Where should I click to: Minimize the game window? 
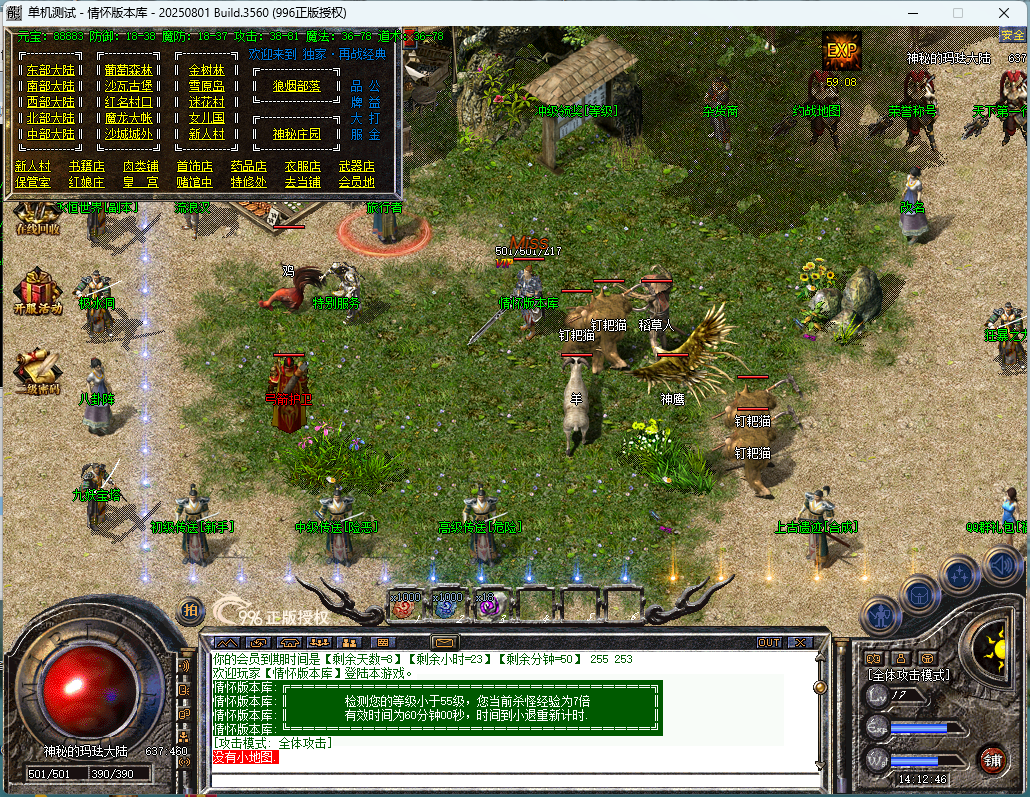tap(912, 13)
